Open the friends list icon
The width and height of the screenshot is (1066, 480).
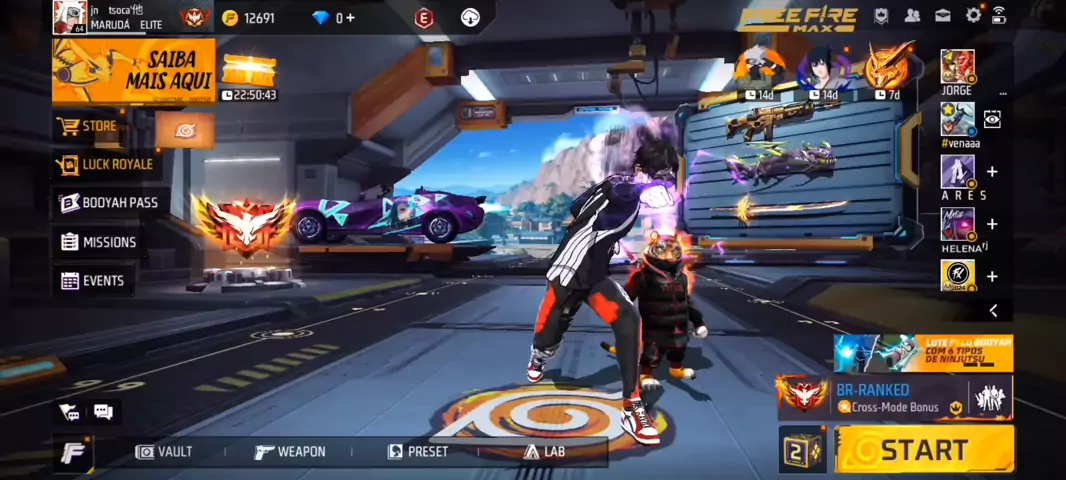[912, 15]
